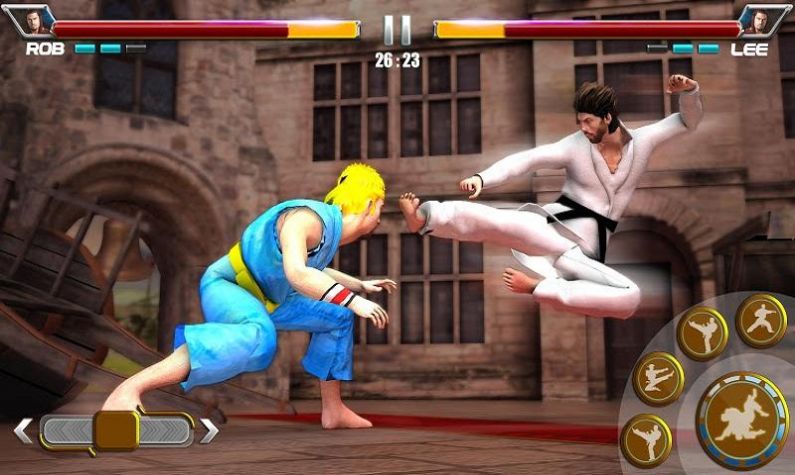Click the golden movement slider knob

click(x=116, y=430)
